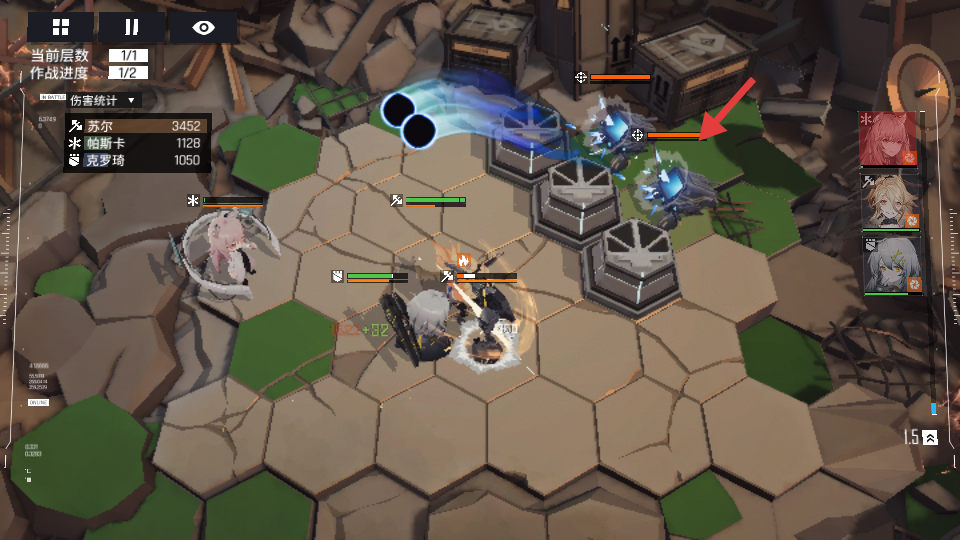Expand the 伤害统计 damage statistics dropdown
The width and height of the screenshot is (960, 540).
pos(104,100)
